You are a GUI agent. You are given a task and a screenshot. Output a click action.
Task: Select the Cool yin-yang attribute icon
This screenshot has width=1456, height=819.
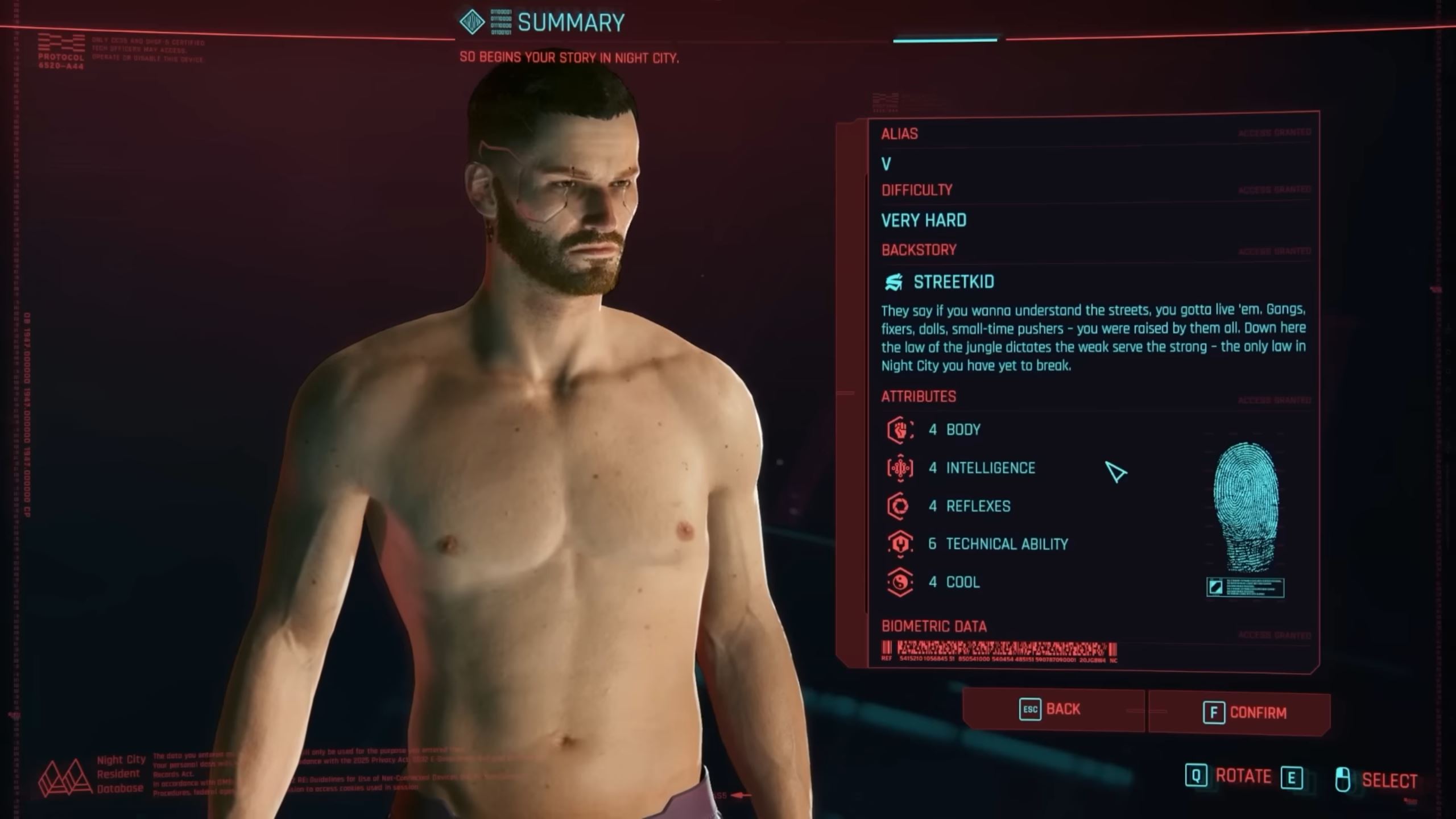pos(901,582)
